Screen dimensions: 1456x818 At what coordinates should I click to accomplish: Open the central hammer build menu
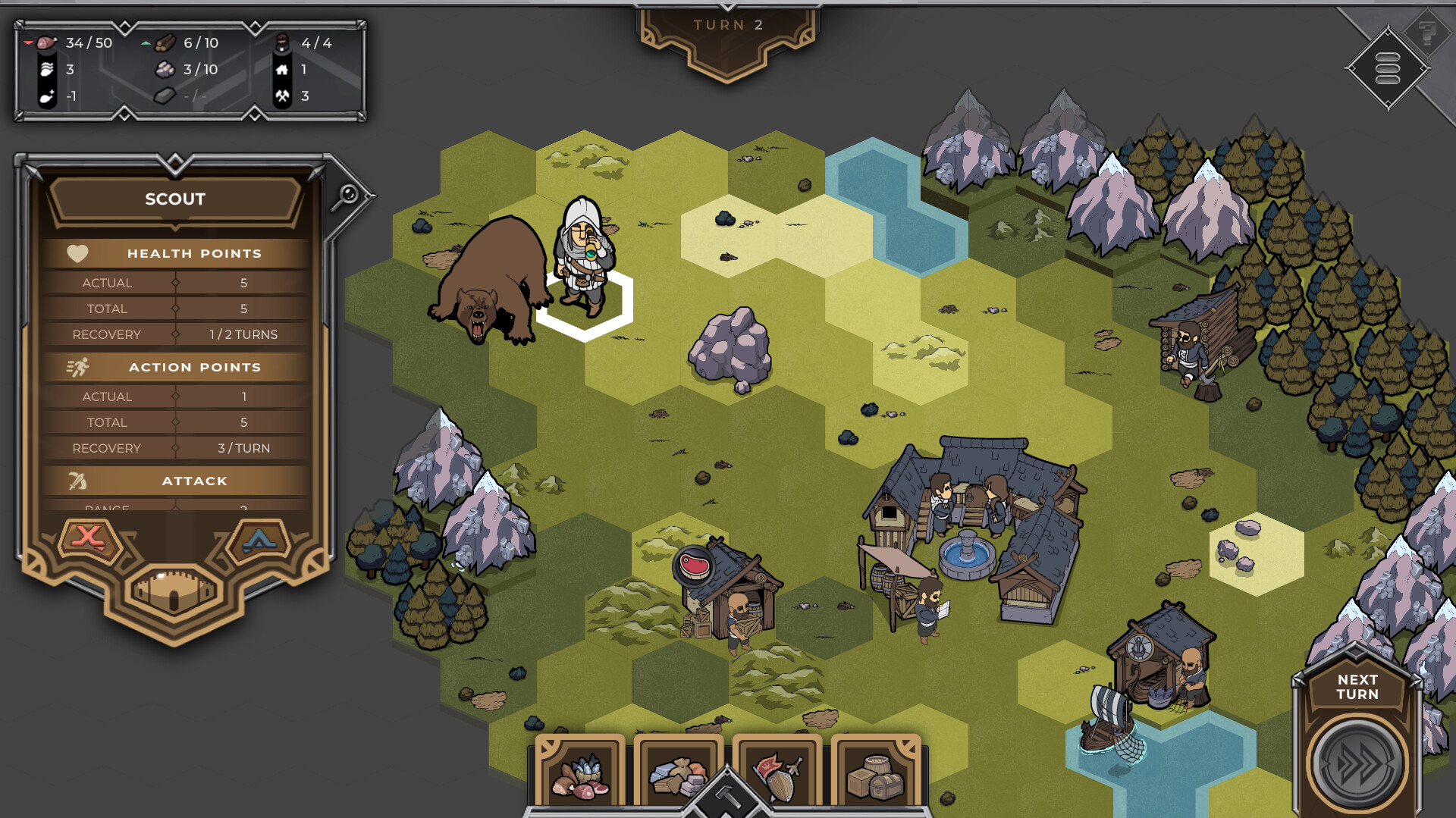(x=726, y=797)
